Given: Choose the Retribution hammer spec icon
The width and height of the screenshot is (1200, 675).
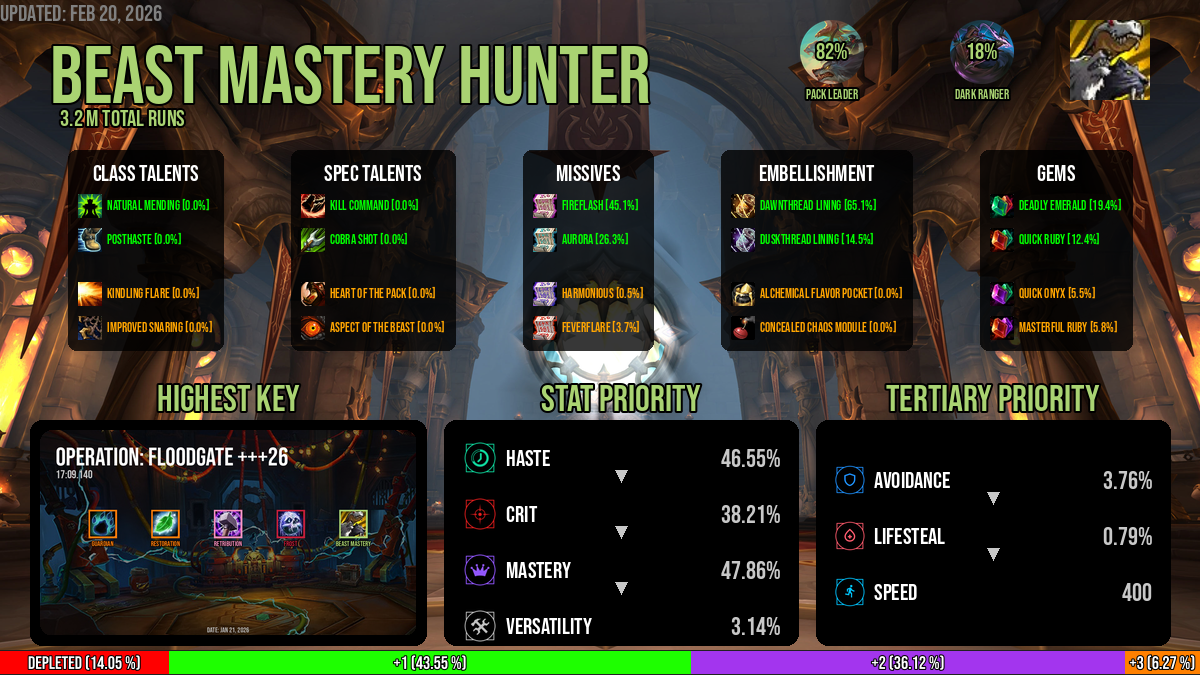Looking at the screenshot, I should pos(228,523).
